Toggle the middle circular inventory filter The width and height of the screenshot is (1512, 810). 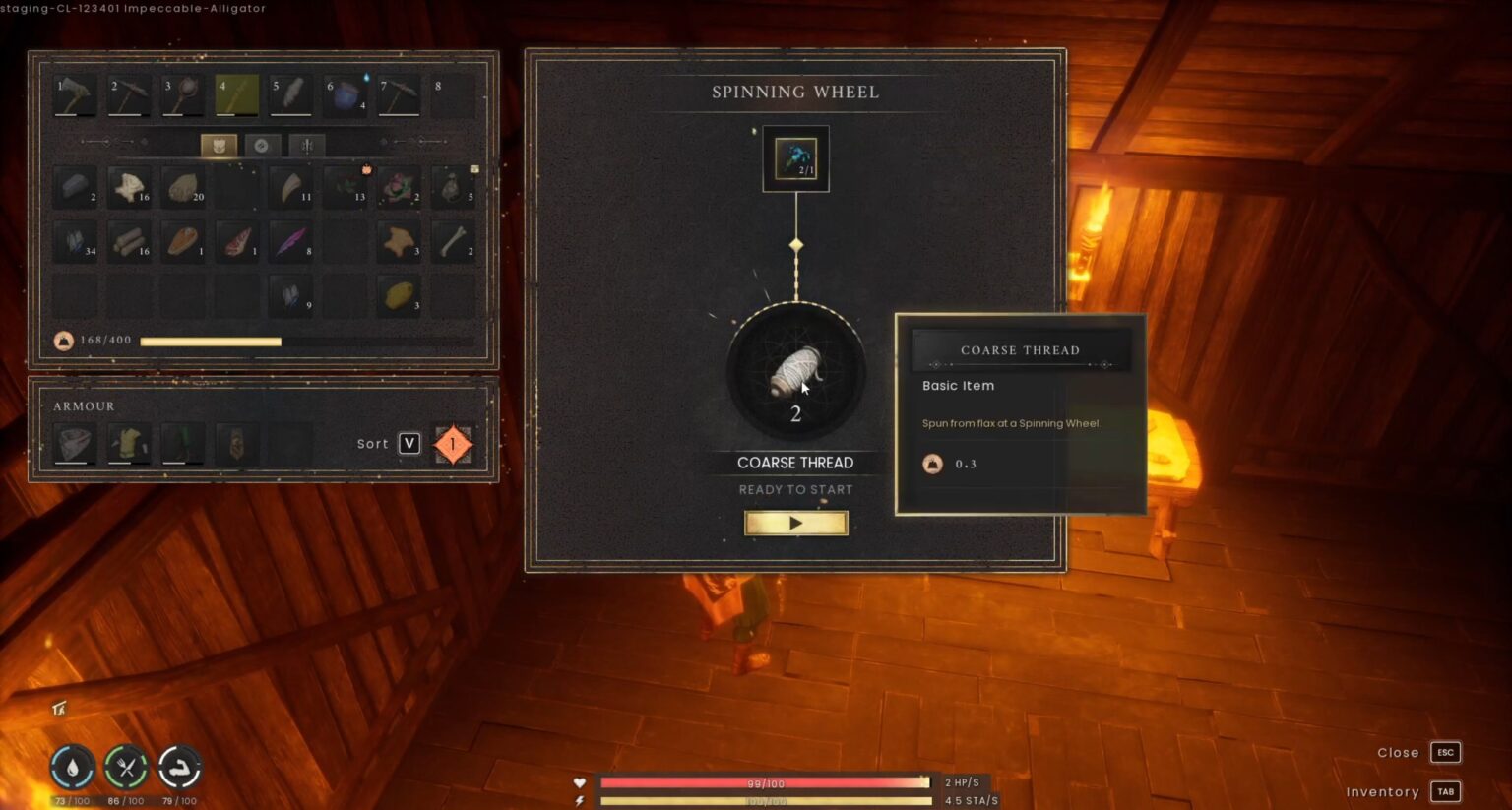point(262,145)
